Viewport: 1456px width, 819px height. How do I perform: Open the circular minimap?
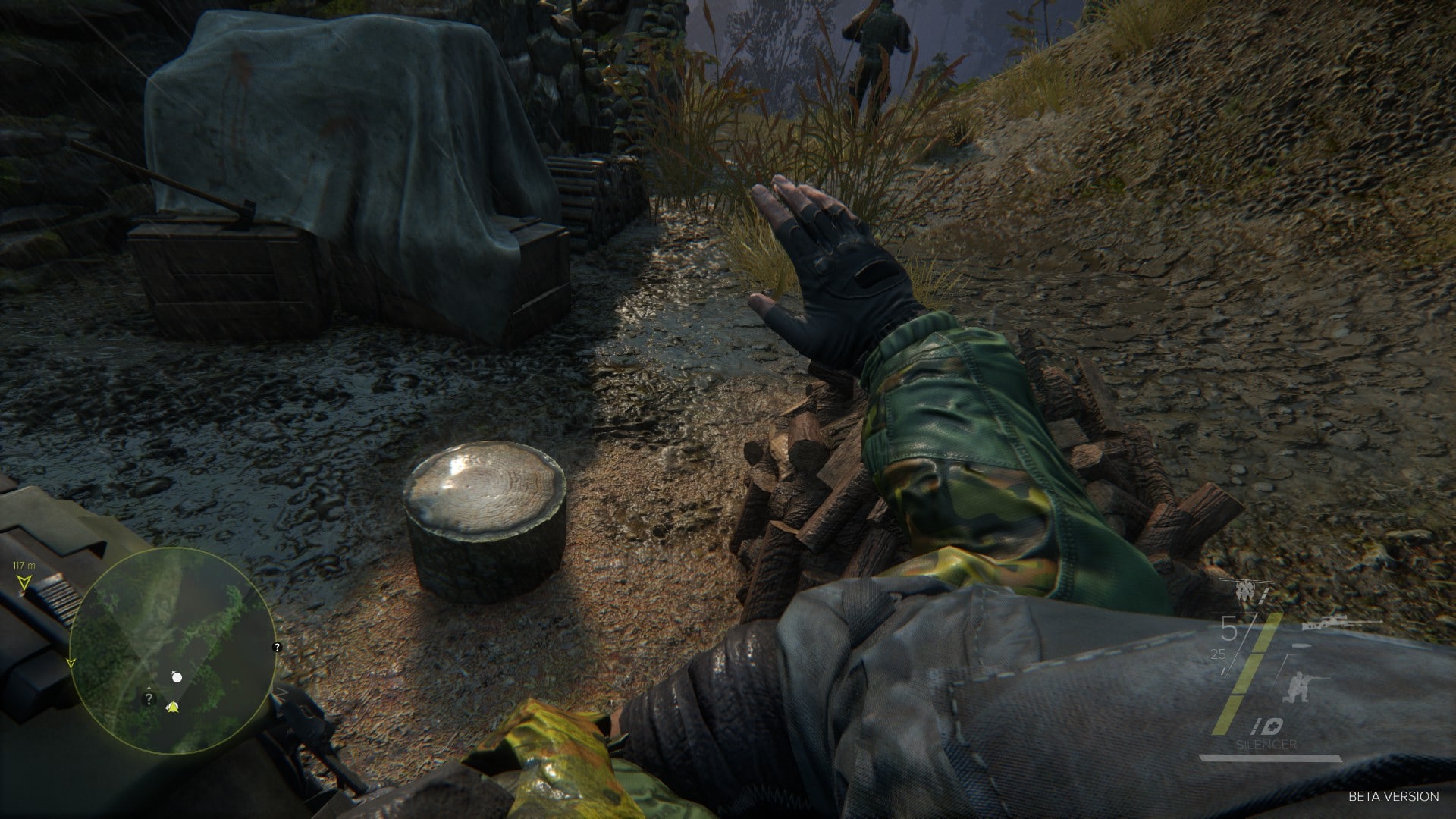pos(172,651)
